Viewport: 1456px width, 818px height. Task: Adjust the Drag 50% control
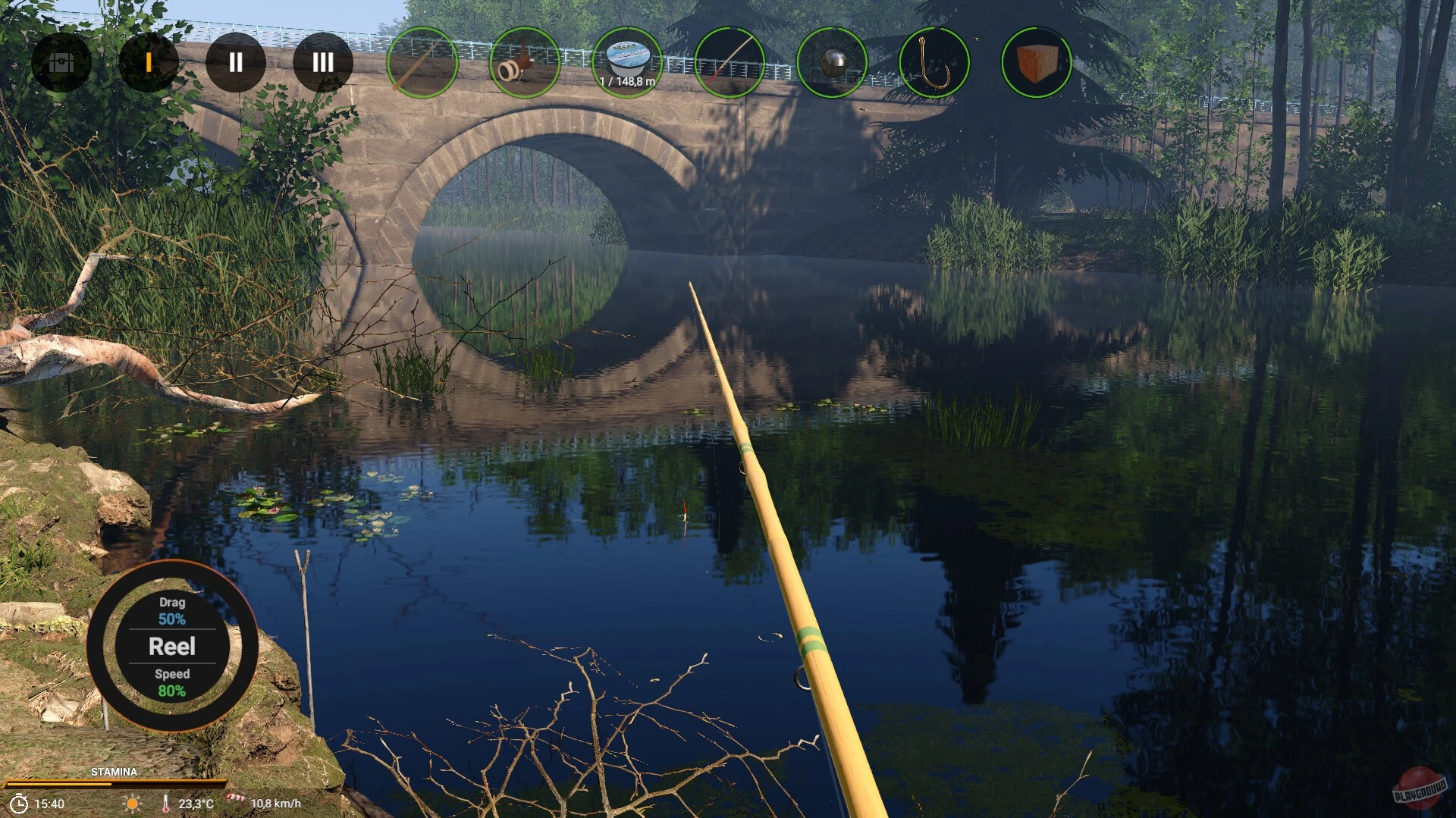tap(172, 611)
